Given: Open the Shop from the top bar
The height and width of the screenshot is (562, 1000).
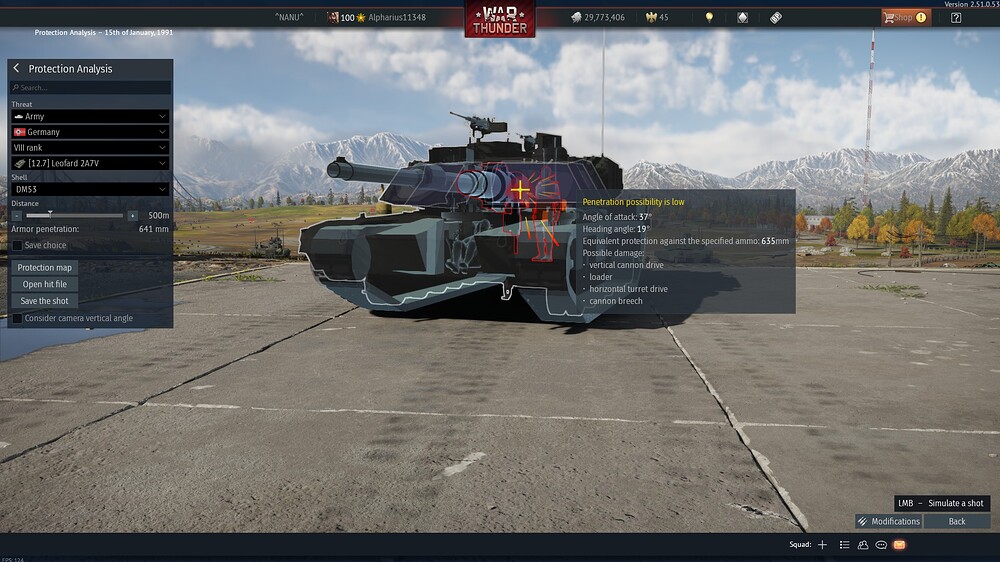Looking at the screenshot, I should (x=905, y=17).
